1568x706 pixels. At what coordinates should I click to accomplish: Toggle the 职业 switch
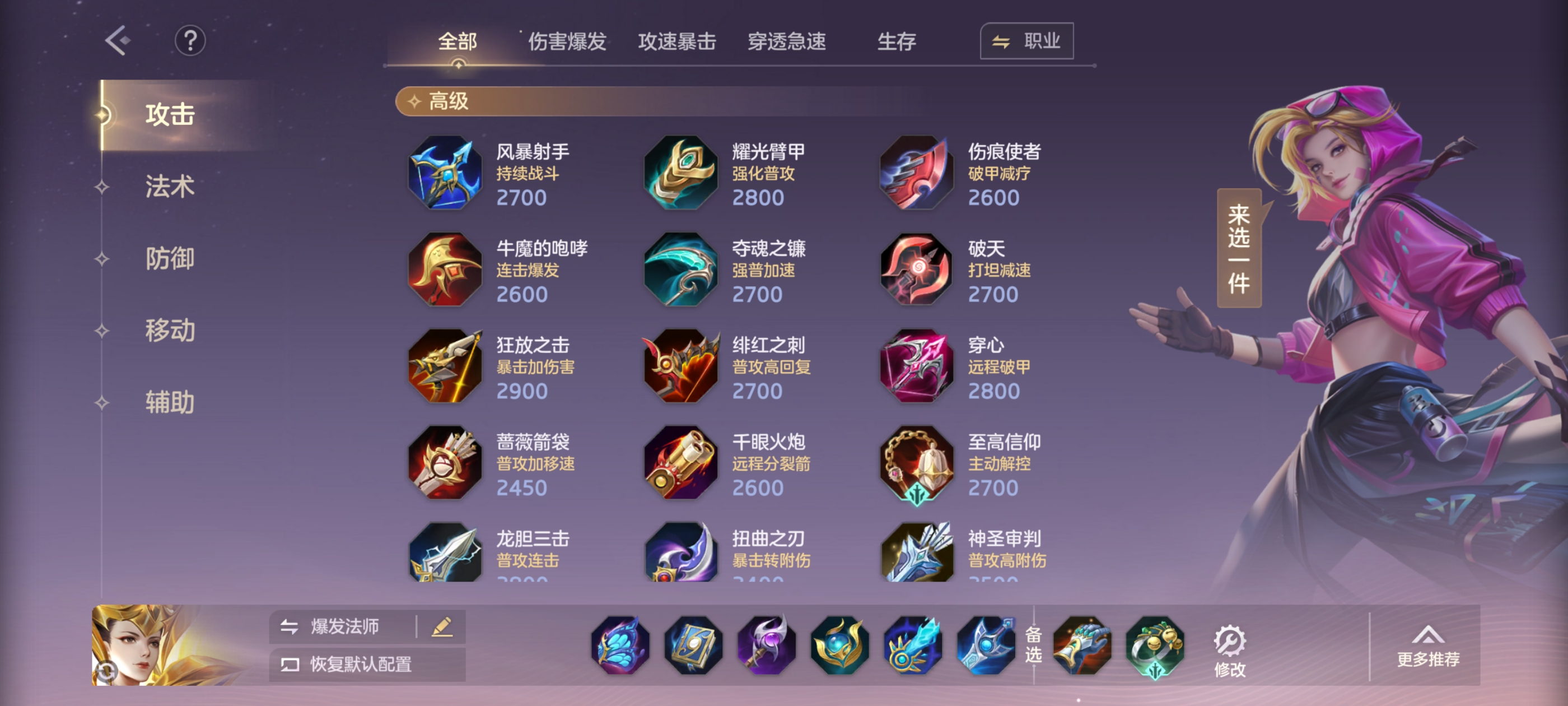click(1026, 41)
